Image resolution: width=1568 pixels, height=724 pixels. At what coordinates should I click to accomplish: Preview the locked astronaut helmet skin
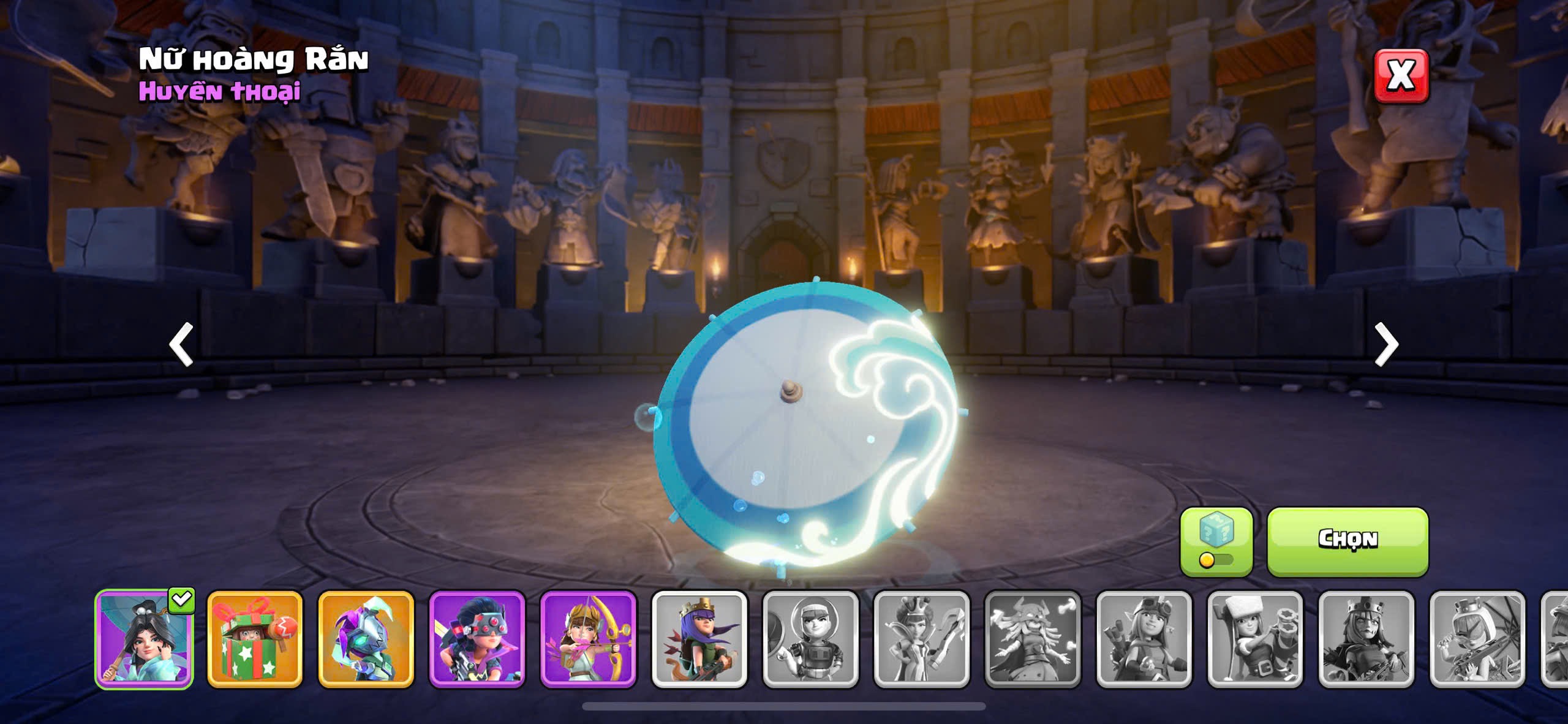click(x=810, y=639)
